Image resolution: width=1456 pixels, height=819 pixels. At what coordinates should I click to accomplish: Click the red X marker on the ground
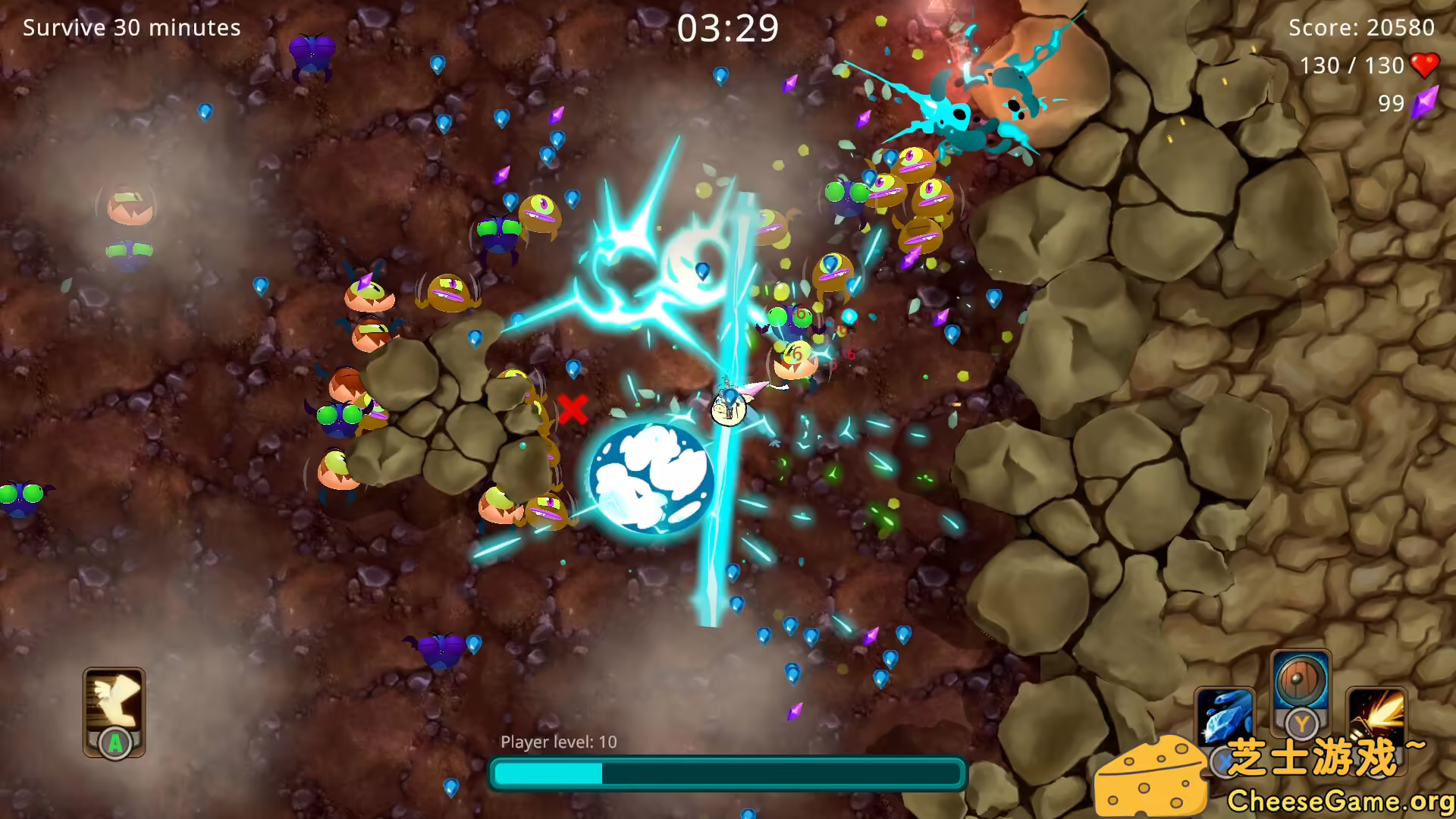point(574,410)
